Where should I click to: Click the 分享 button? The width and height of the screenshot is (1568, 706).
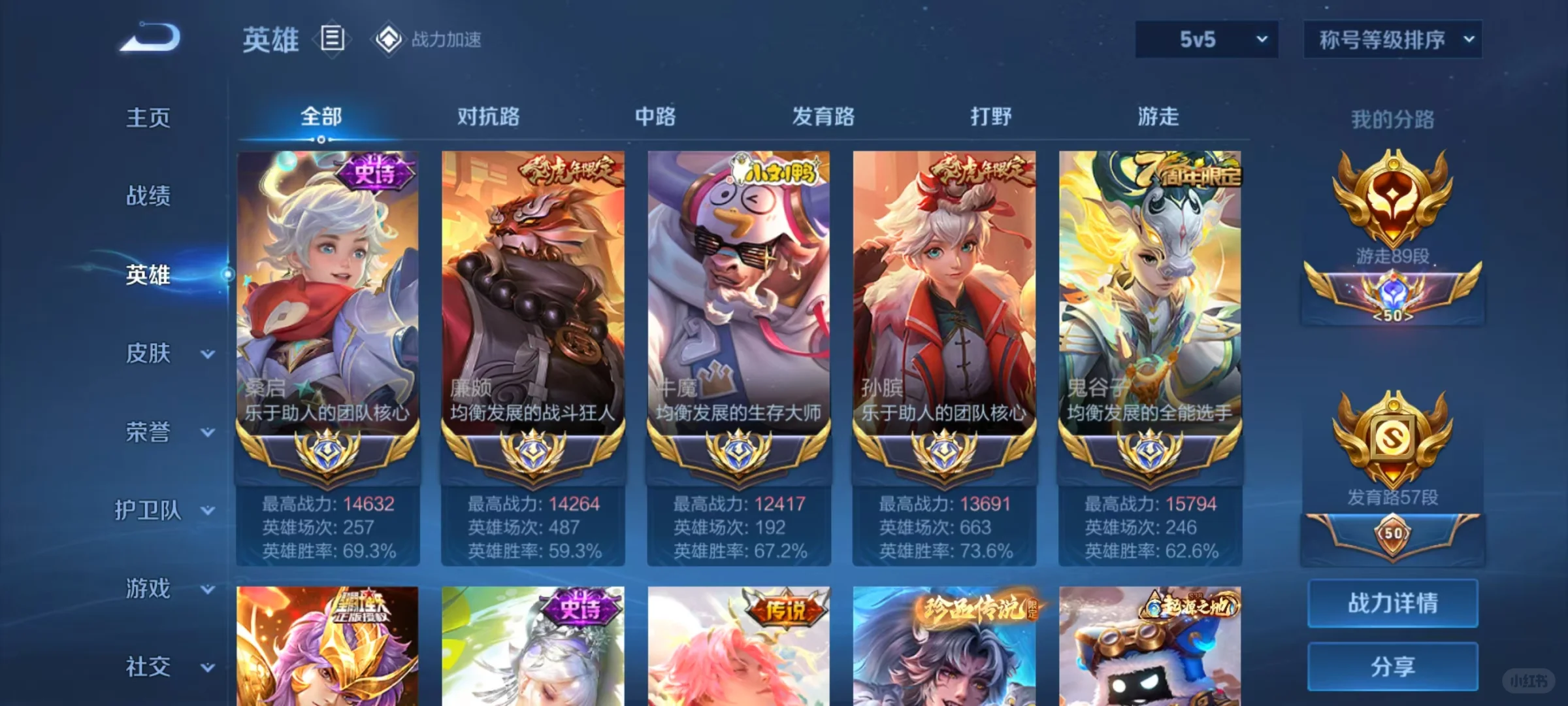pos(1392,665)
